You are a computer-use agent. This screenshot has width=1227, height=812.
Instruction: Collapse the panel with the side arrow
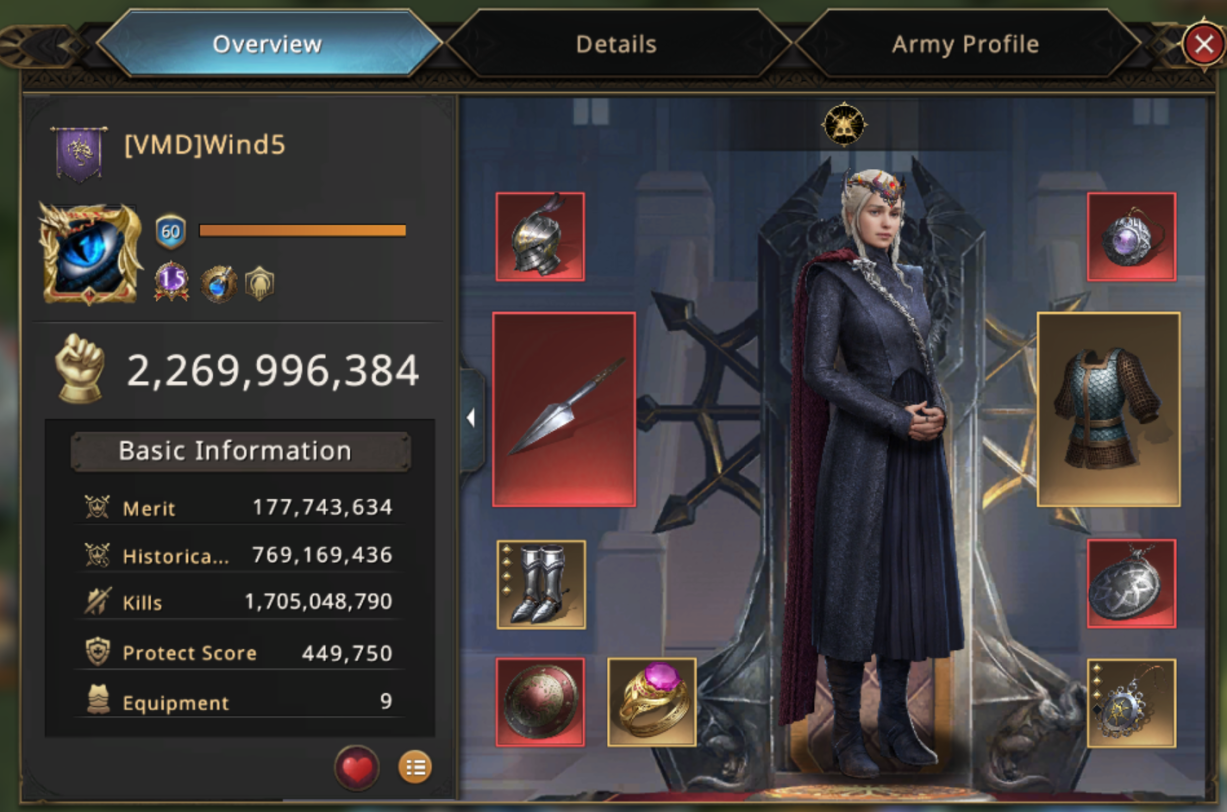(471, 418)
